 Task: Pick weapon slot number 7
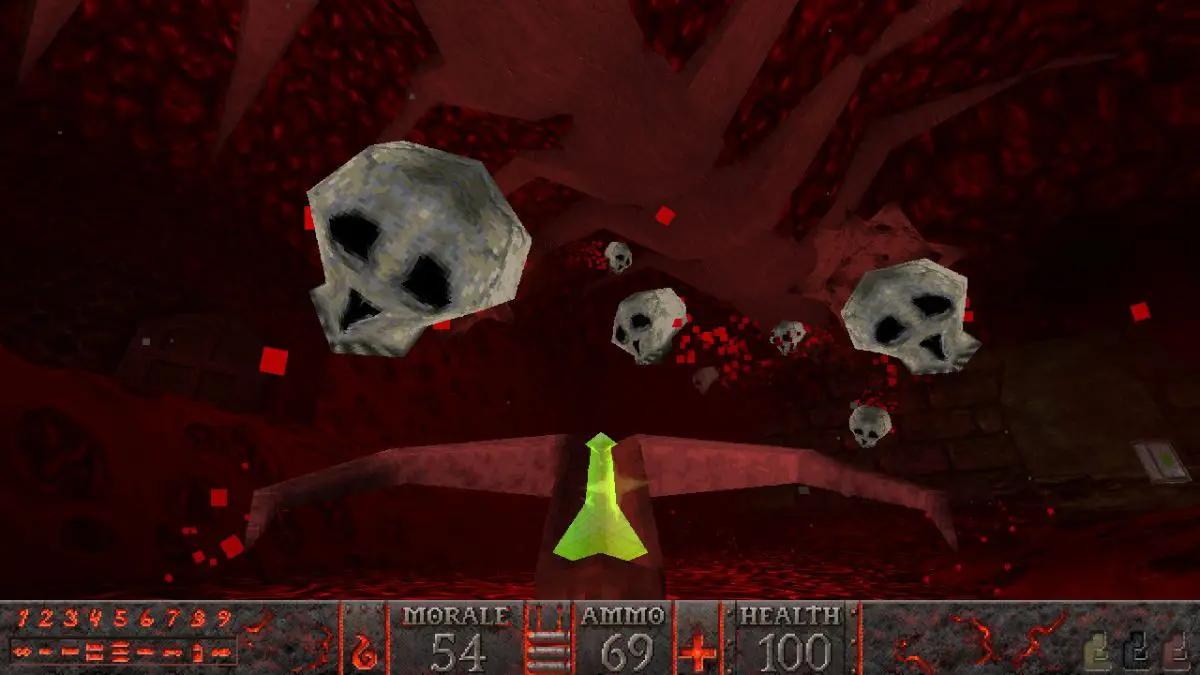171,619
